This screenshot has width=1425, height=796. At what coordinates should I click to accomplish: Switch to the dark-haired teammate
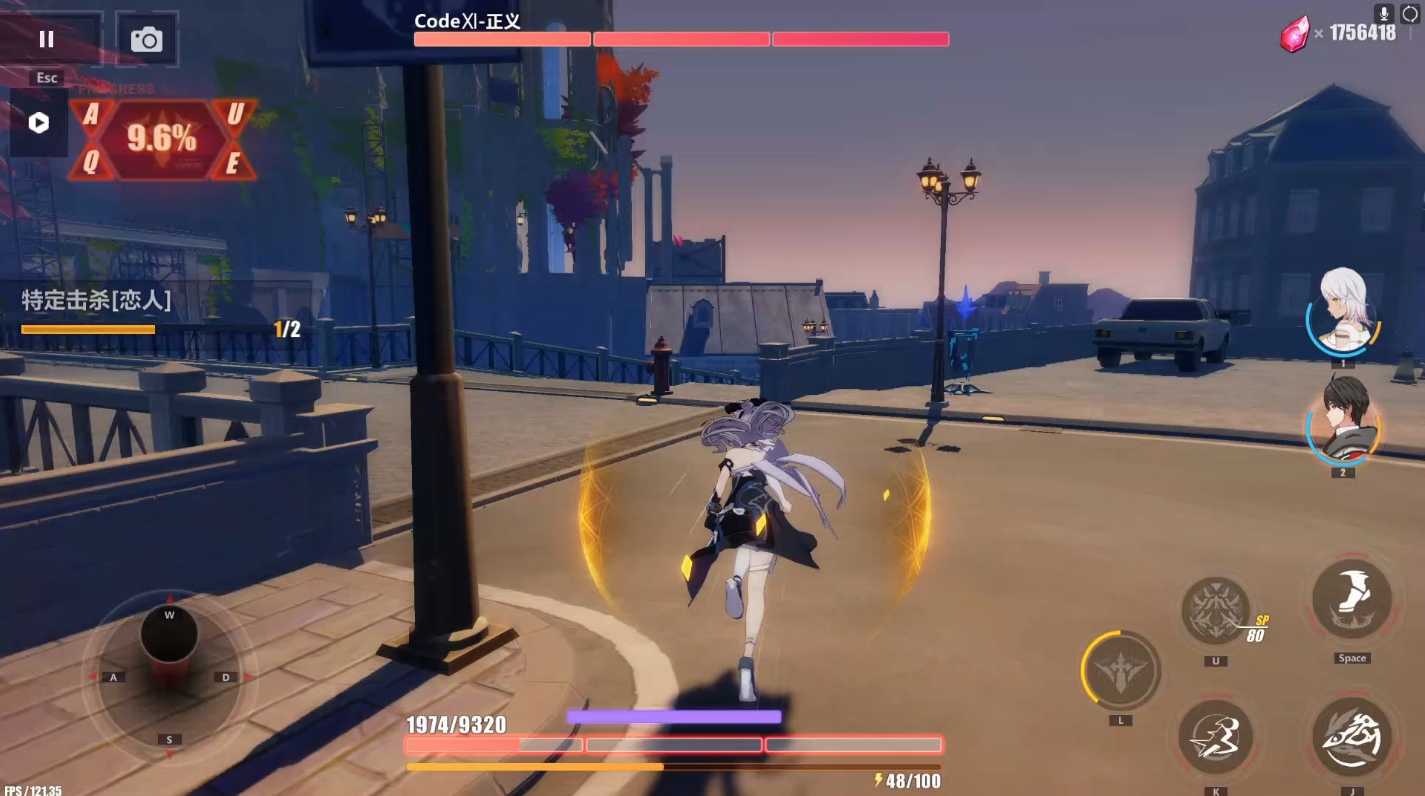1342,421
